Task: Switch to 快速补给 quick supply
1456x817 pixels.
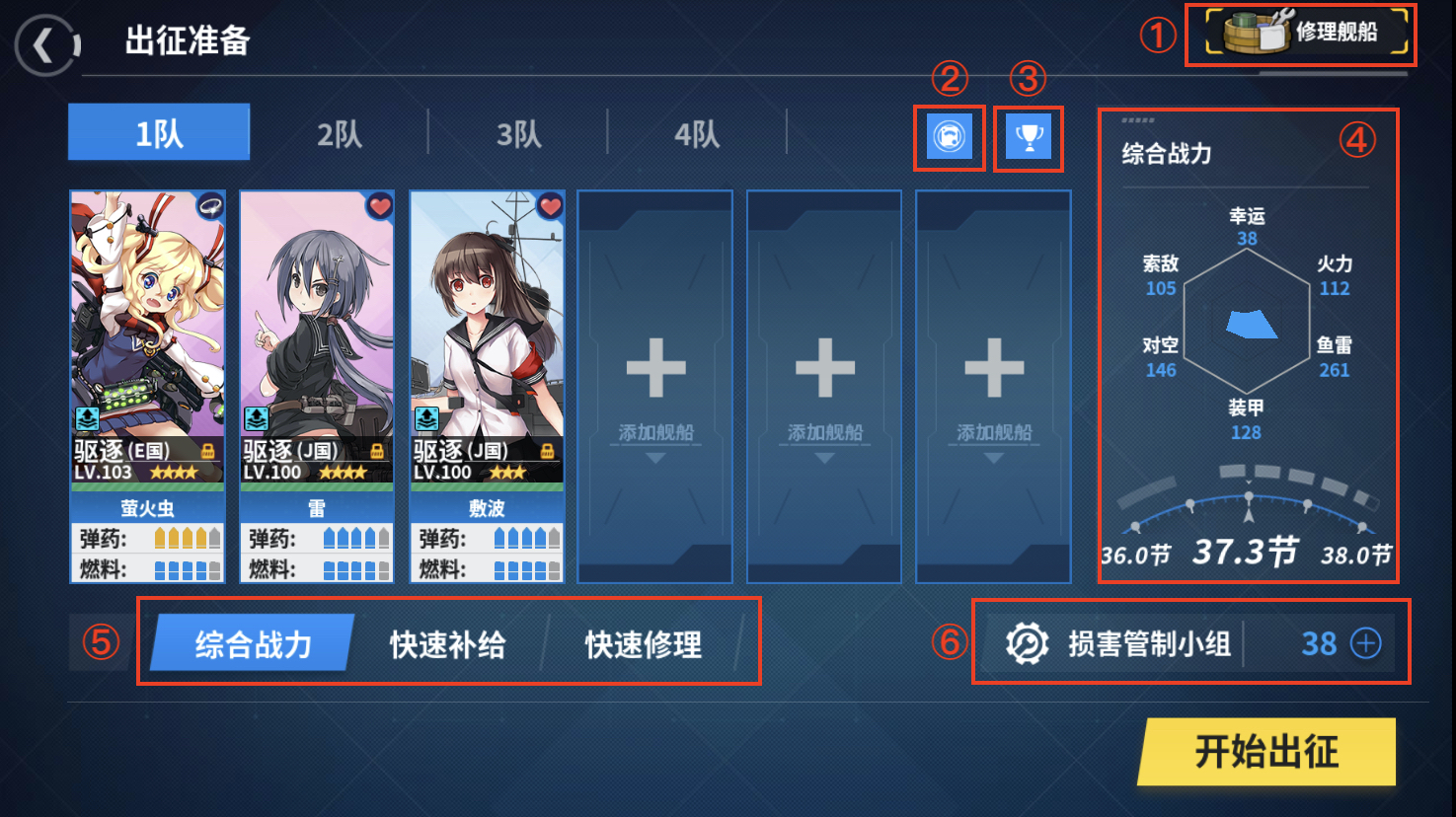Action: pos(447,643)
